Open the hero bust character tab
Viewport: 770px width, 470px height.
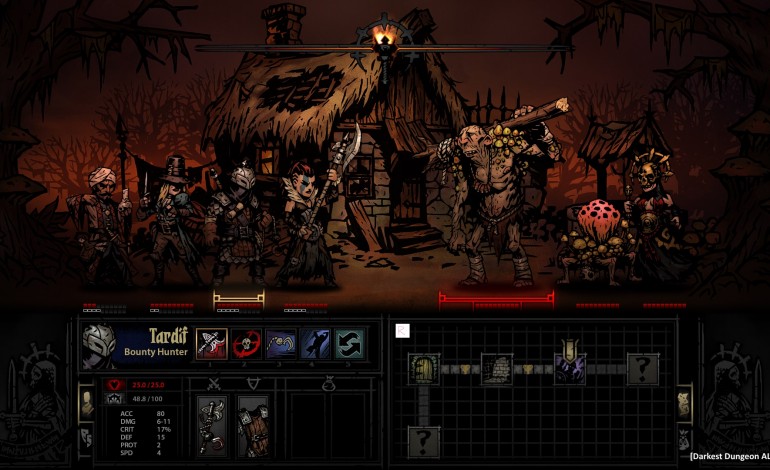87,400
